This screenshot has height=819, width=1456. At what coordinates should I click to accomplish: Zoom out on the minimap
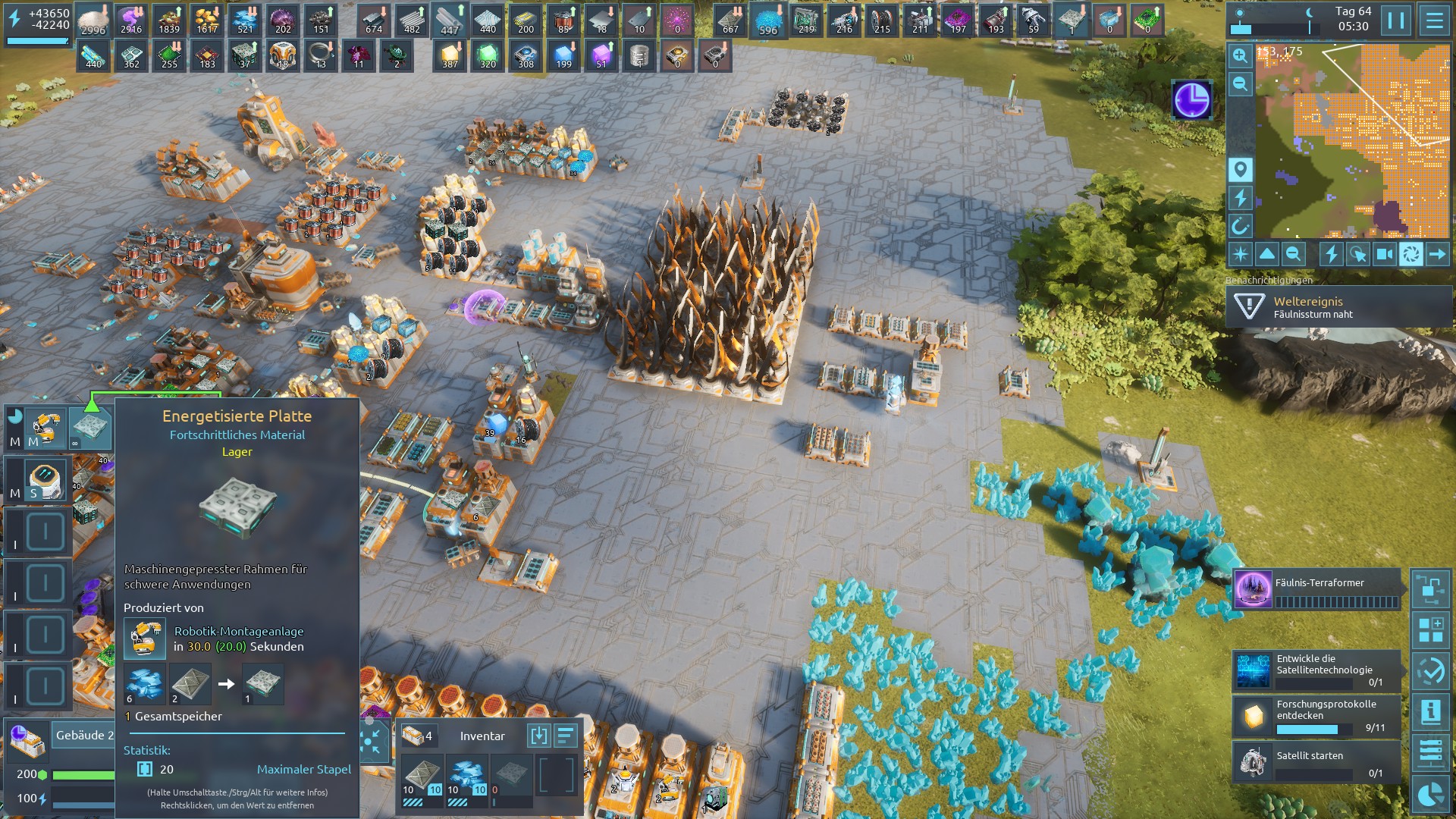1240,83
